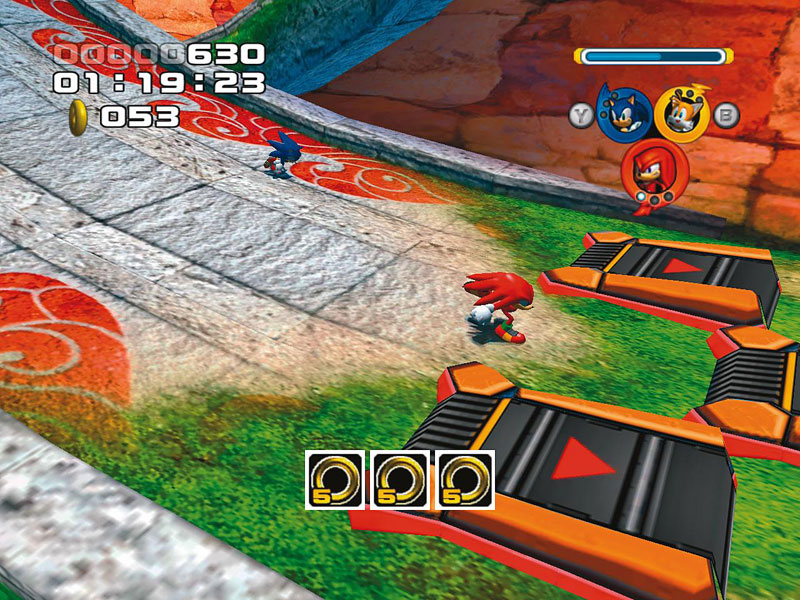
Task: Switch to the Tails character icon
Action: [x=683, y=113]
